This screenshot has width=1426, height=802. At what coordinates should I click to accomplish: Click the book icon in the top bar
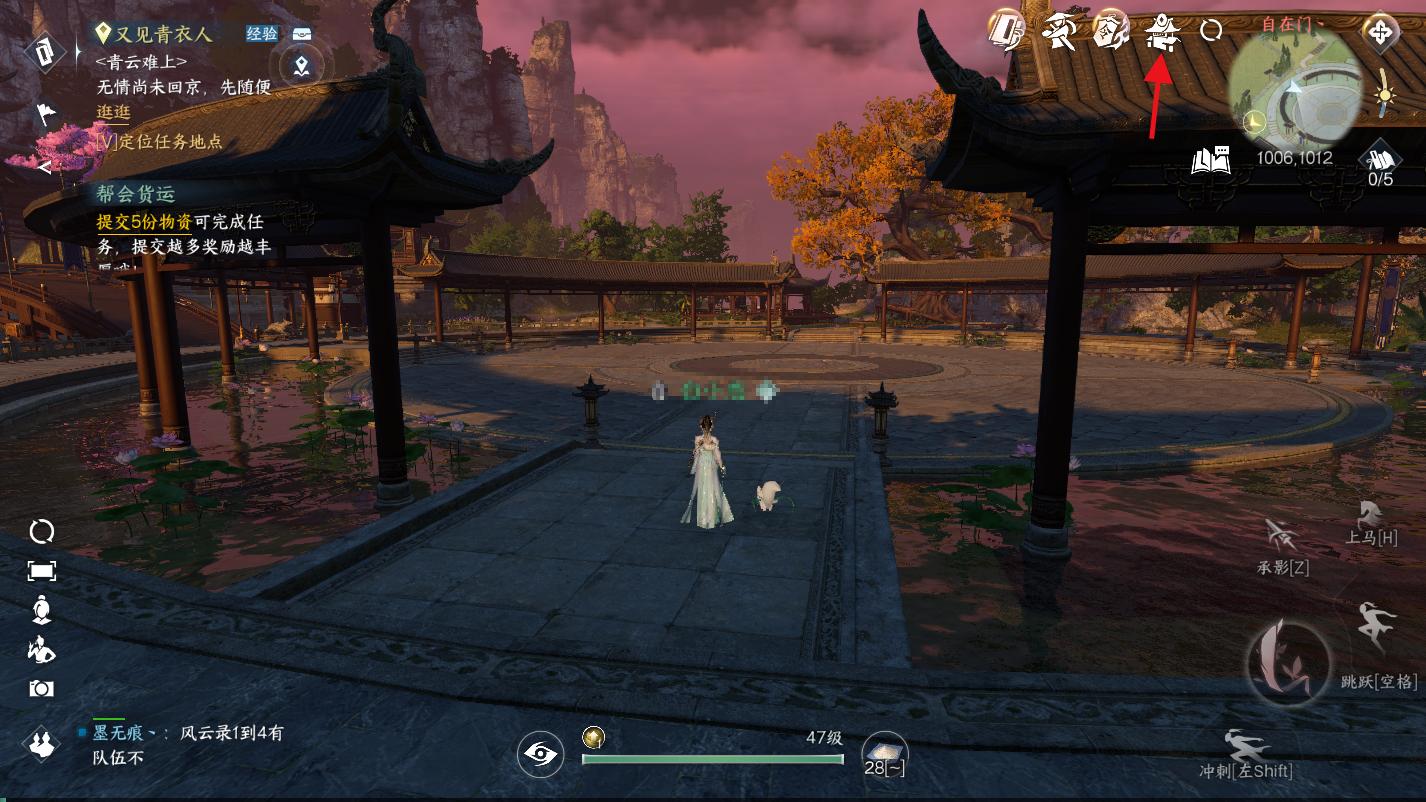(x=1005, y=31)
